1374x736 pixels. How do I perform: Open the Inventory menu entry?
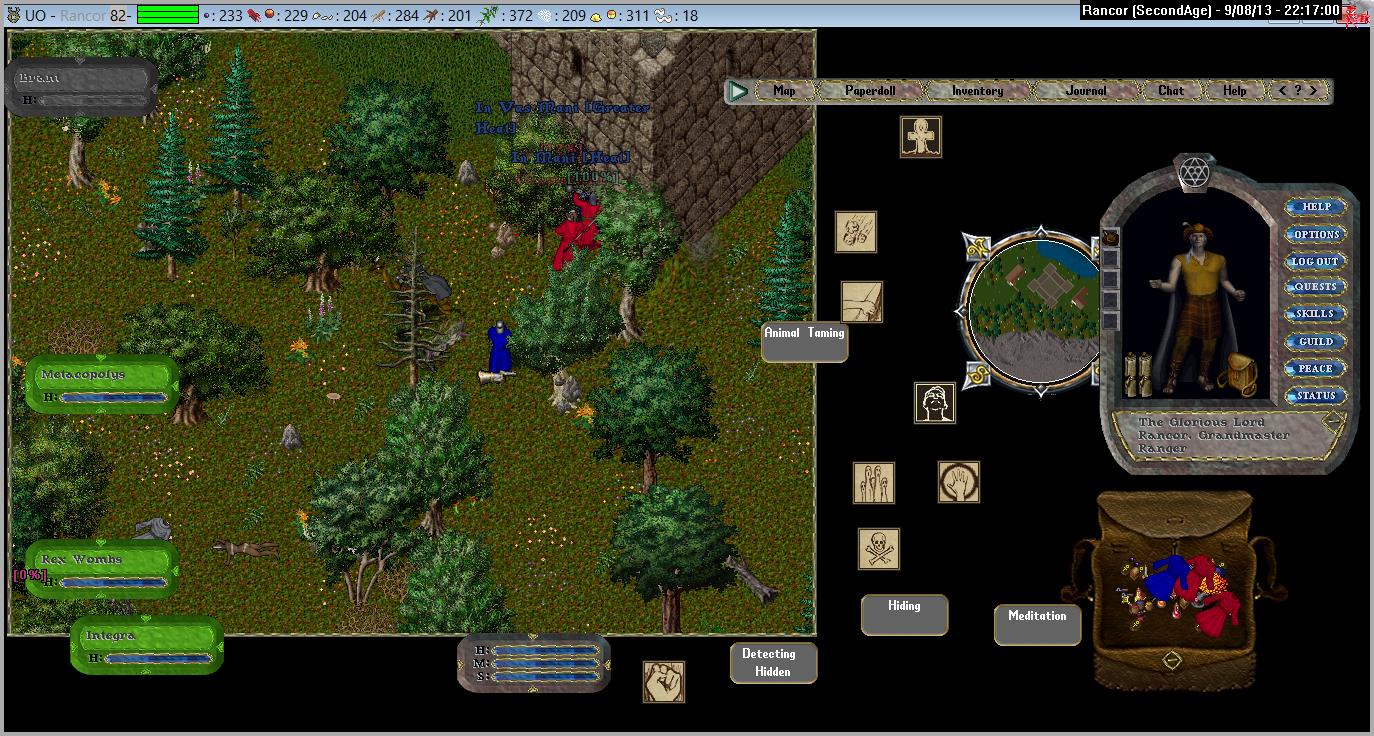[x=977, y=91]
